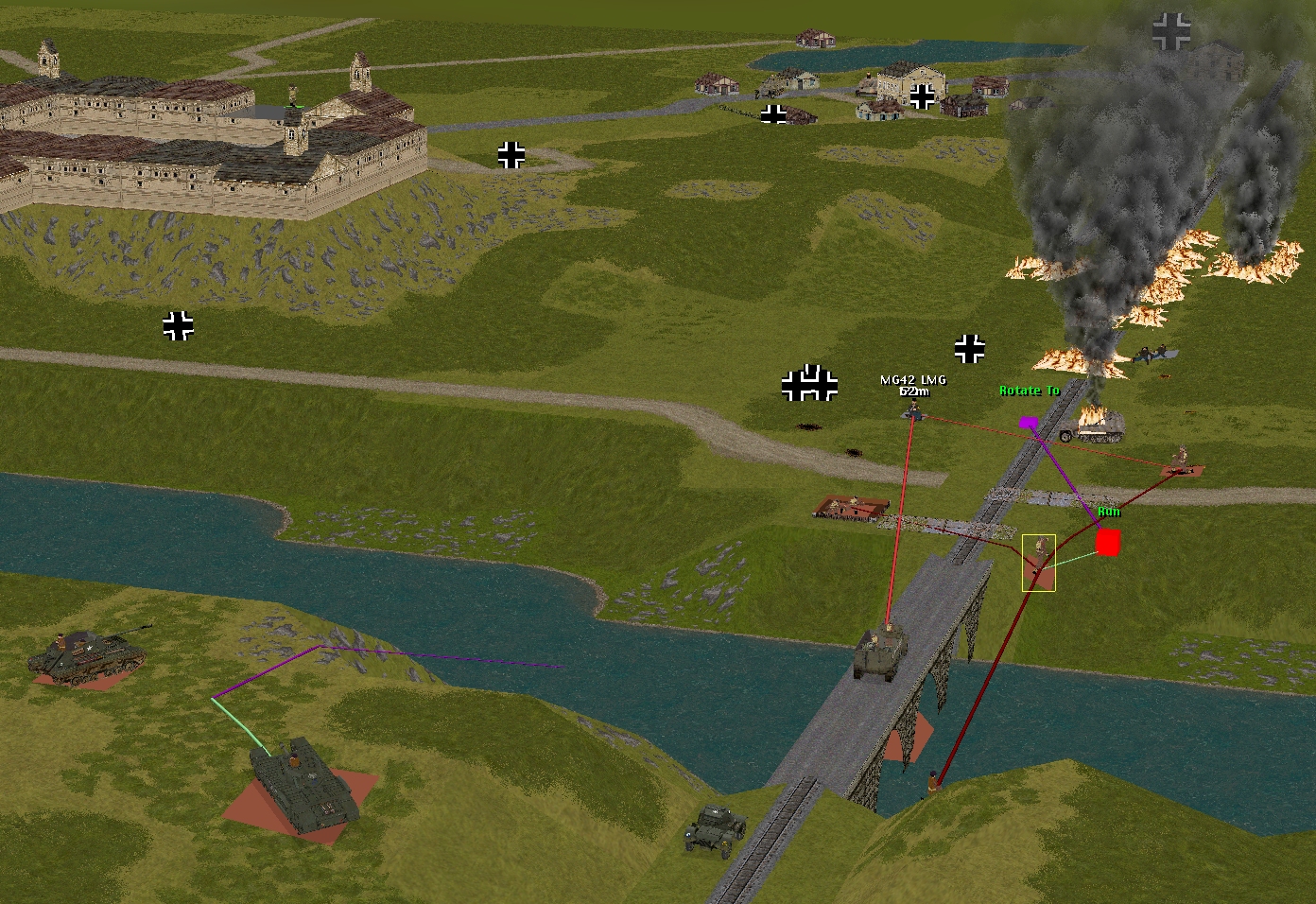
Task: Click the infantry unit in the yellow selection box
Action: coord(1039,560)
